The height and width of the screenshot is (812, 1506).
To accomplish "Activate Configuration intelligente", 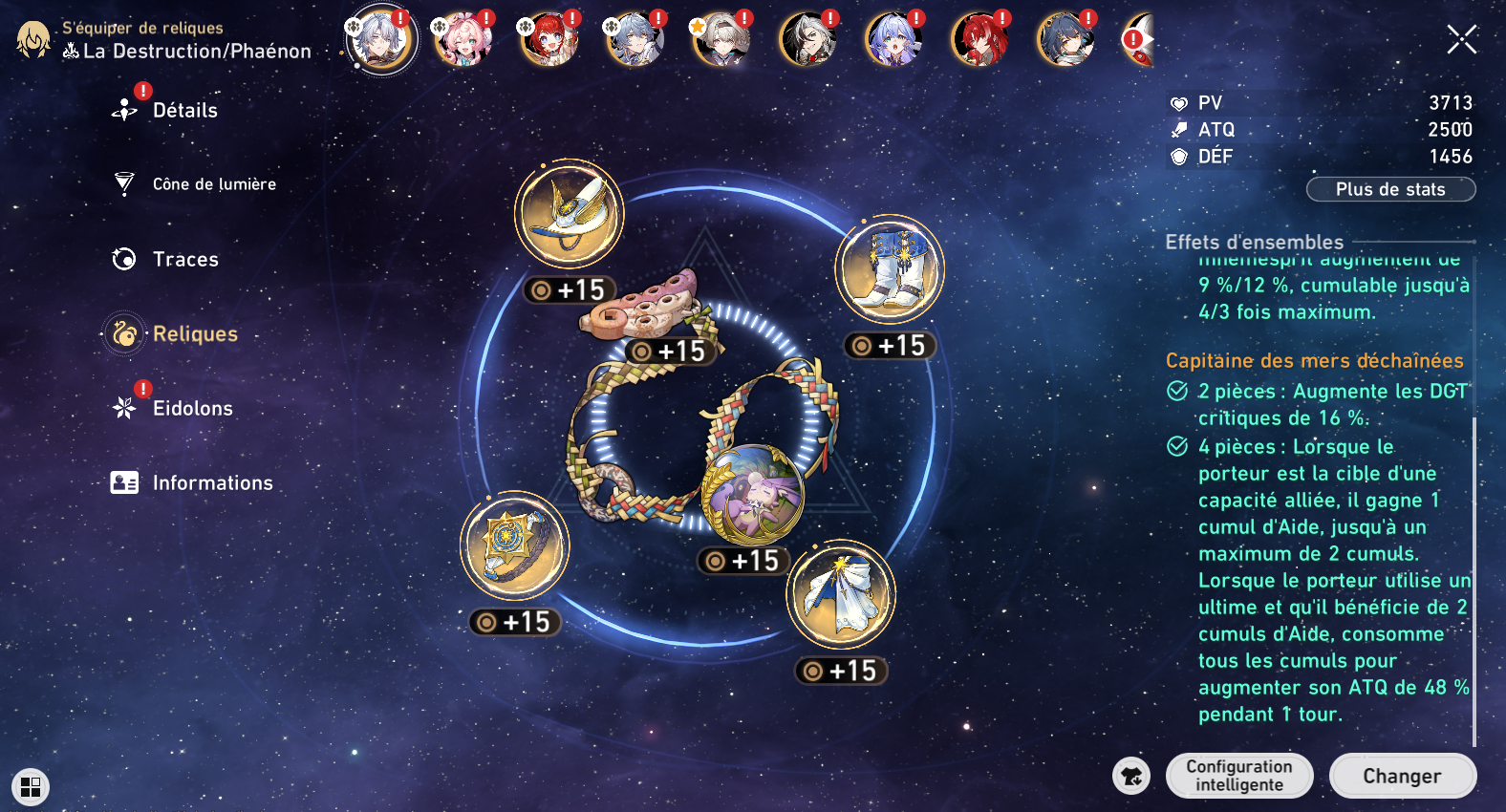I will click(x=1239, y=776).
